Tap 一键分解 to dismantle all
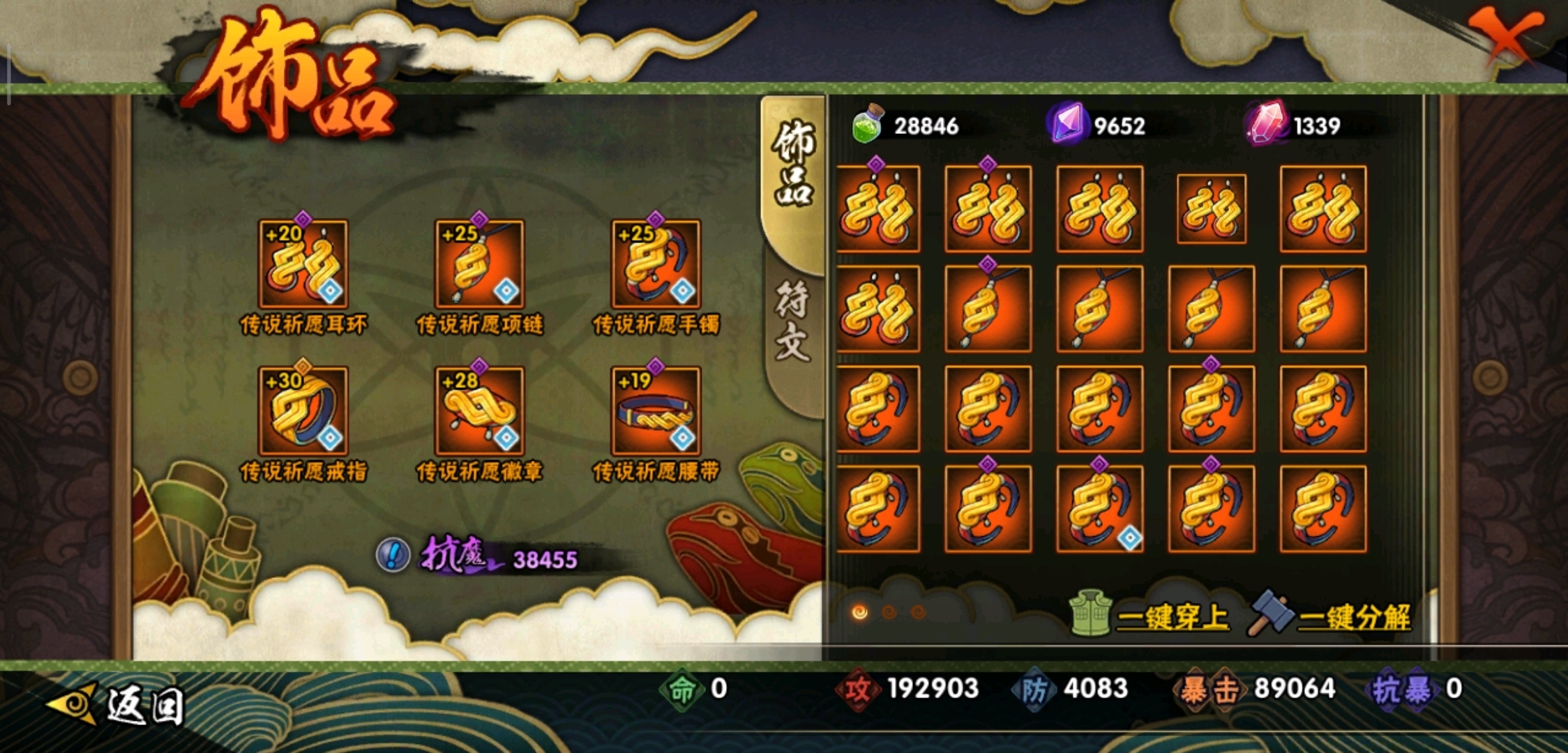This screenshot has height=753, width=1568. [x=1334, y=616]
